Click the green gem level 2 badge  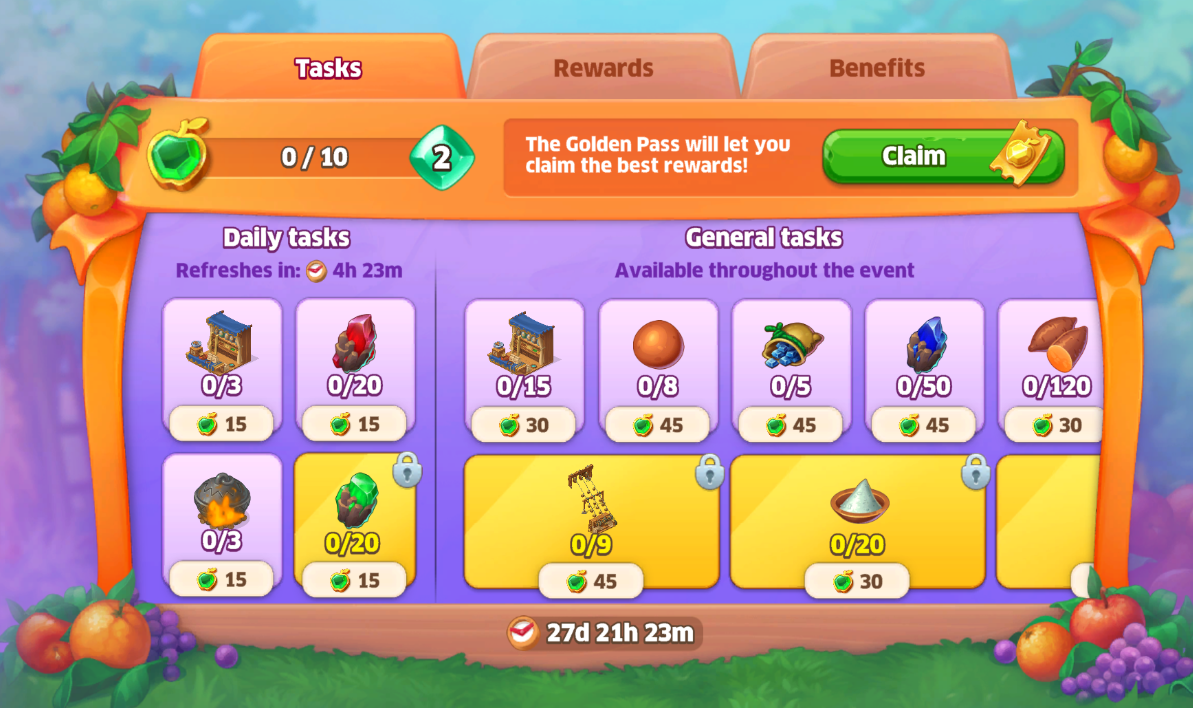(x=441, y=158)
